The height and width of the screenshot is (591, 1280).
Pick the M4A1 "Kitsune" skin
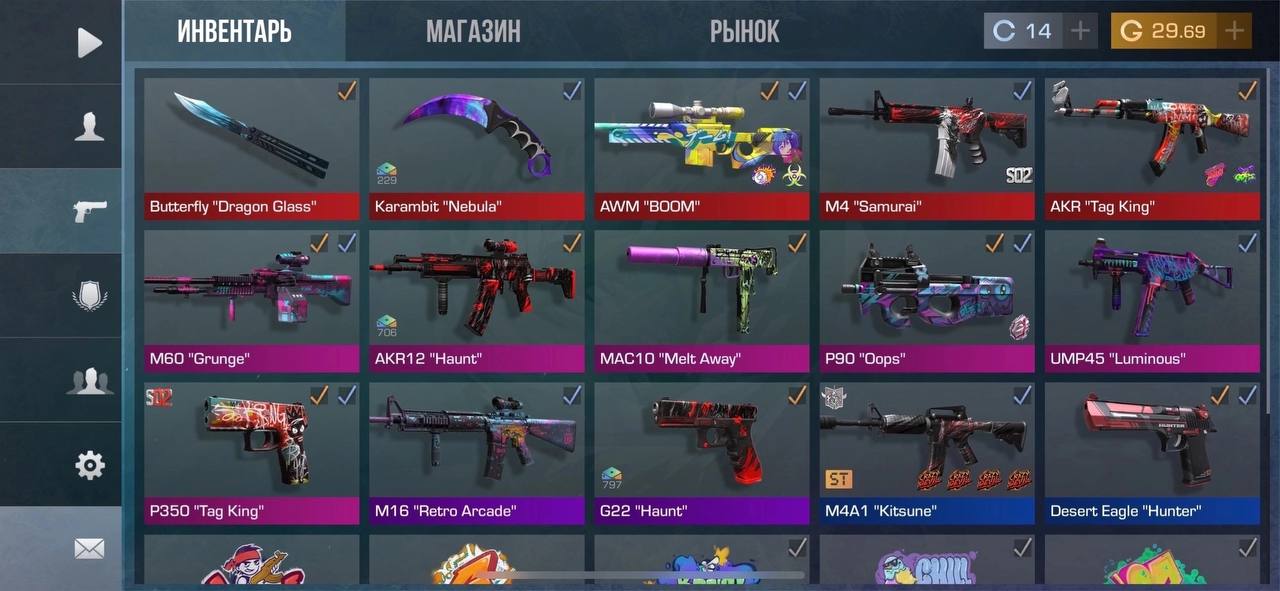pyautogui.click(x=927, y=453)
